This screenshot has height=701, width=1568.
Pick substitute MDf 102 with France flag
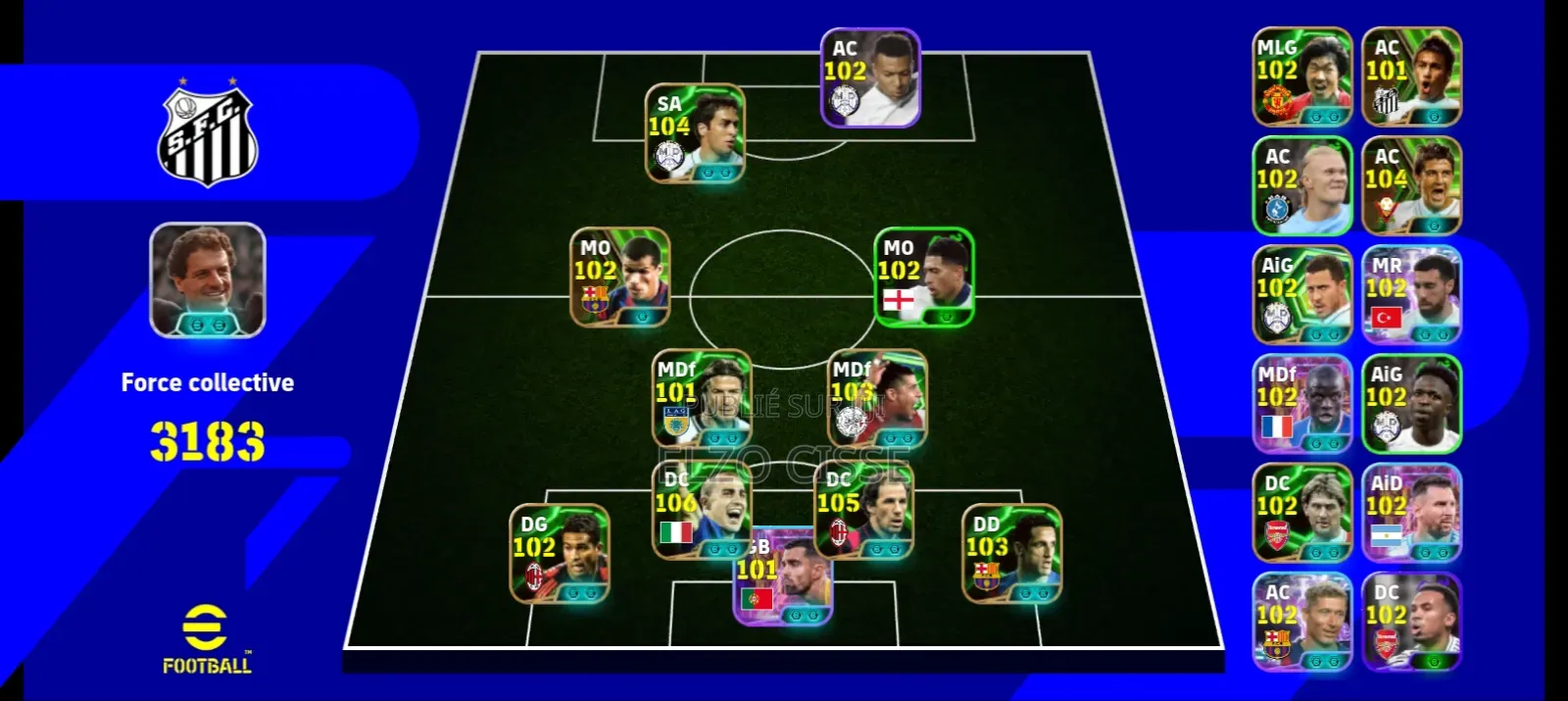(1302, 403)
